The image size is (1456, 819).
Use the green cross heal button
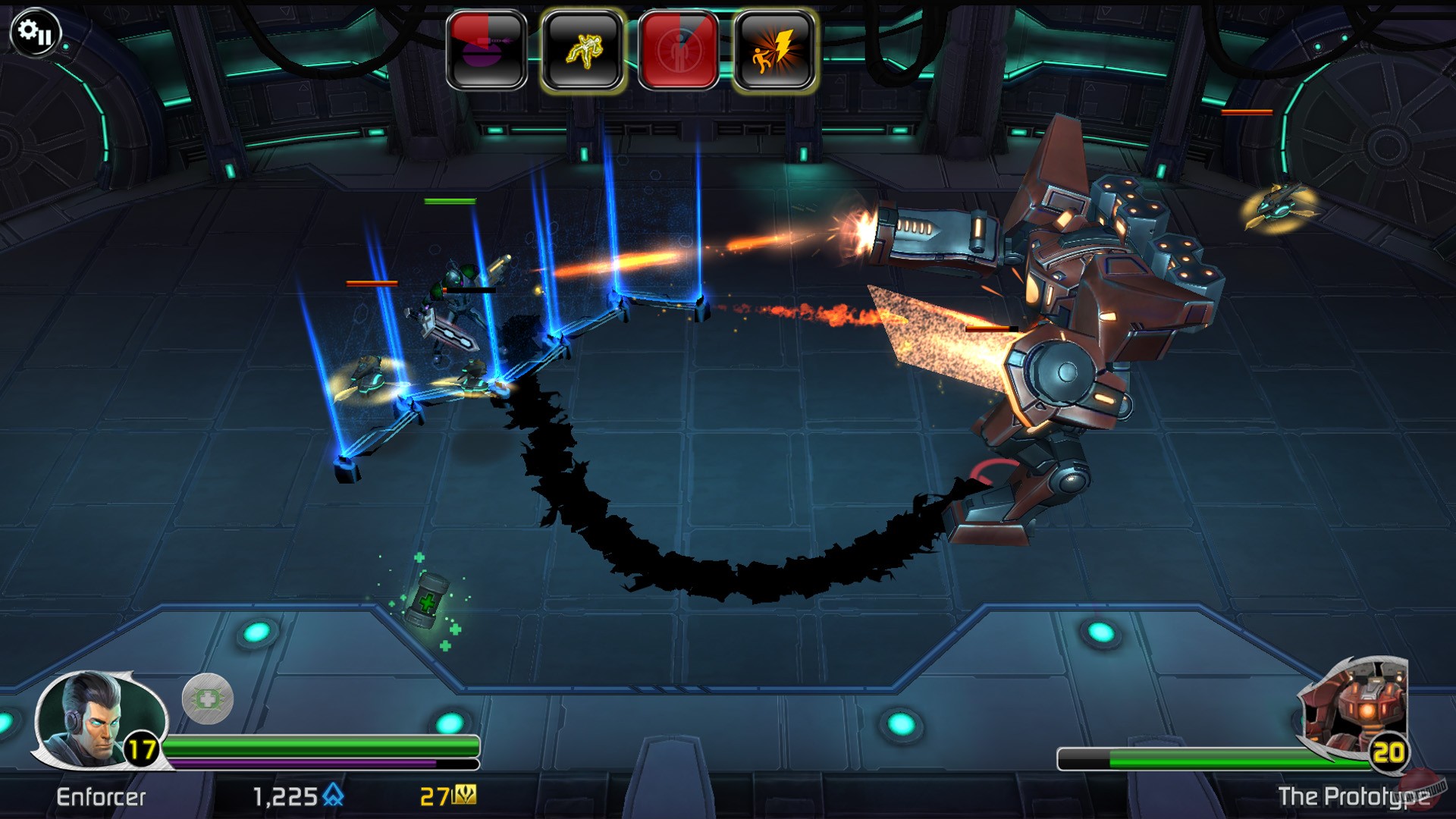click(208, 698)
